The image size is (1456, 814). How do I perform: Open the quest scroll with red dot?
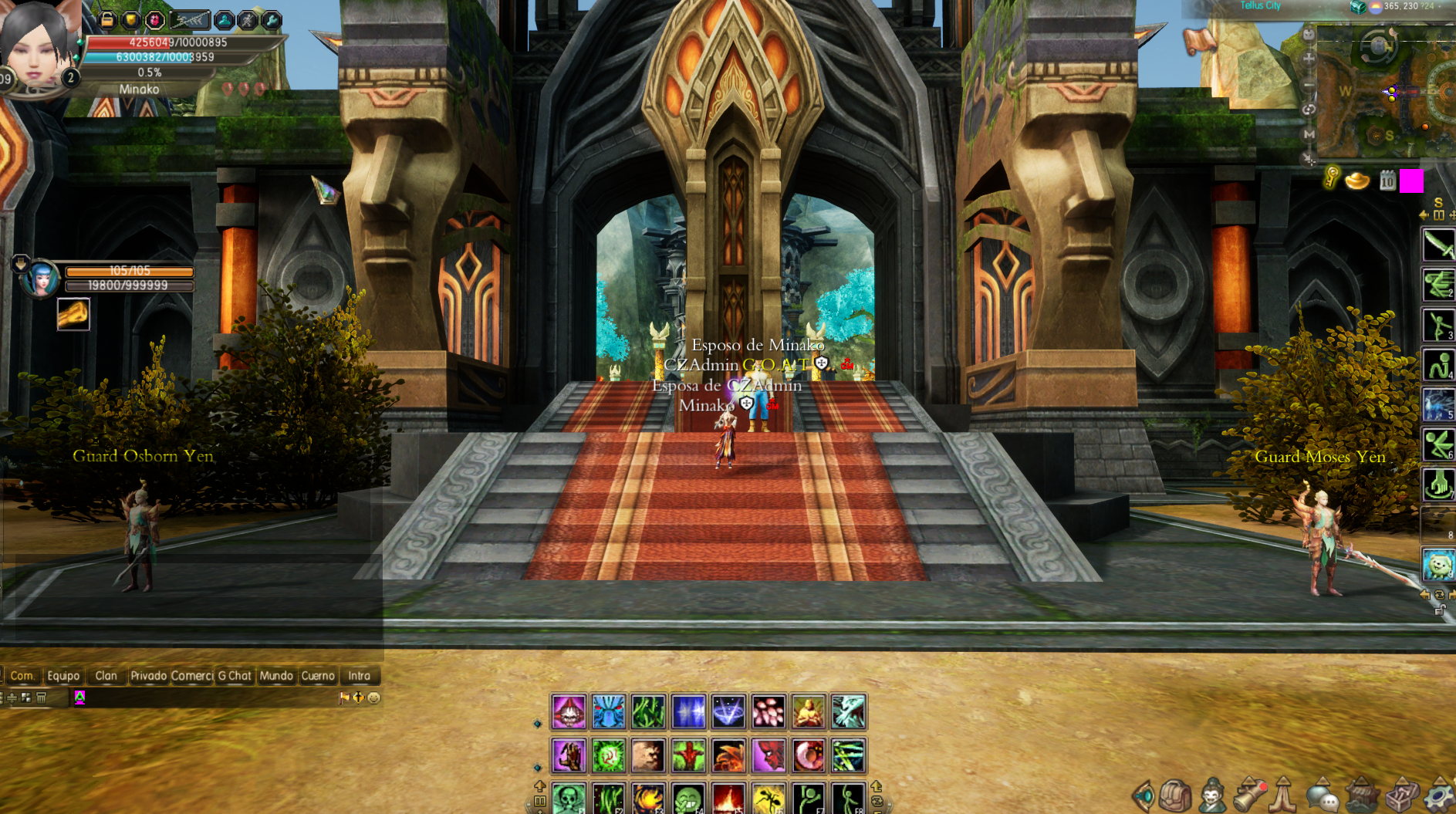(1249, 796)
